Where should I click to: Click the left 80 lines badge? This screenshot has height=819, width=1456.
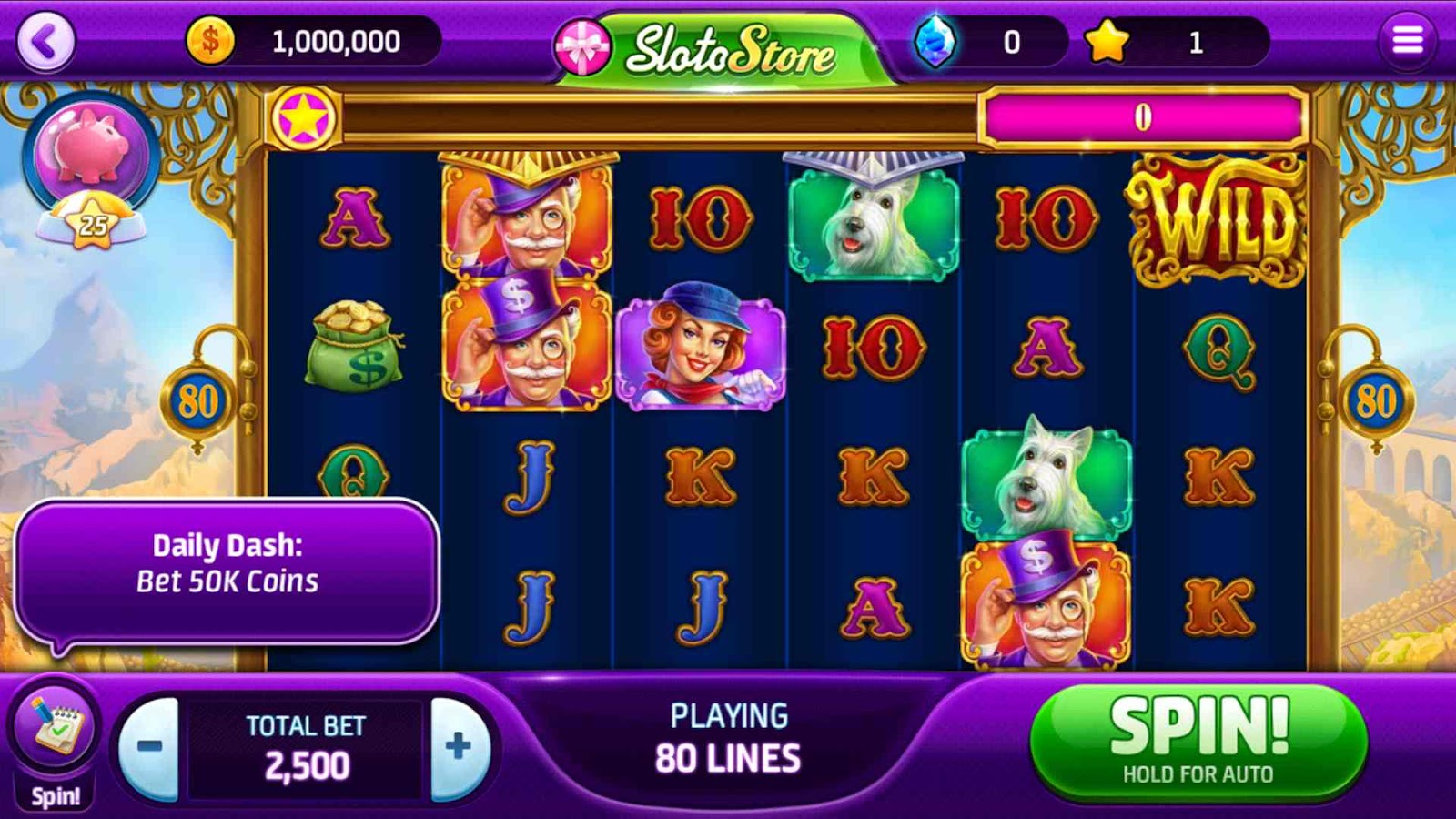coord(197,401)
